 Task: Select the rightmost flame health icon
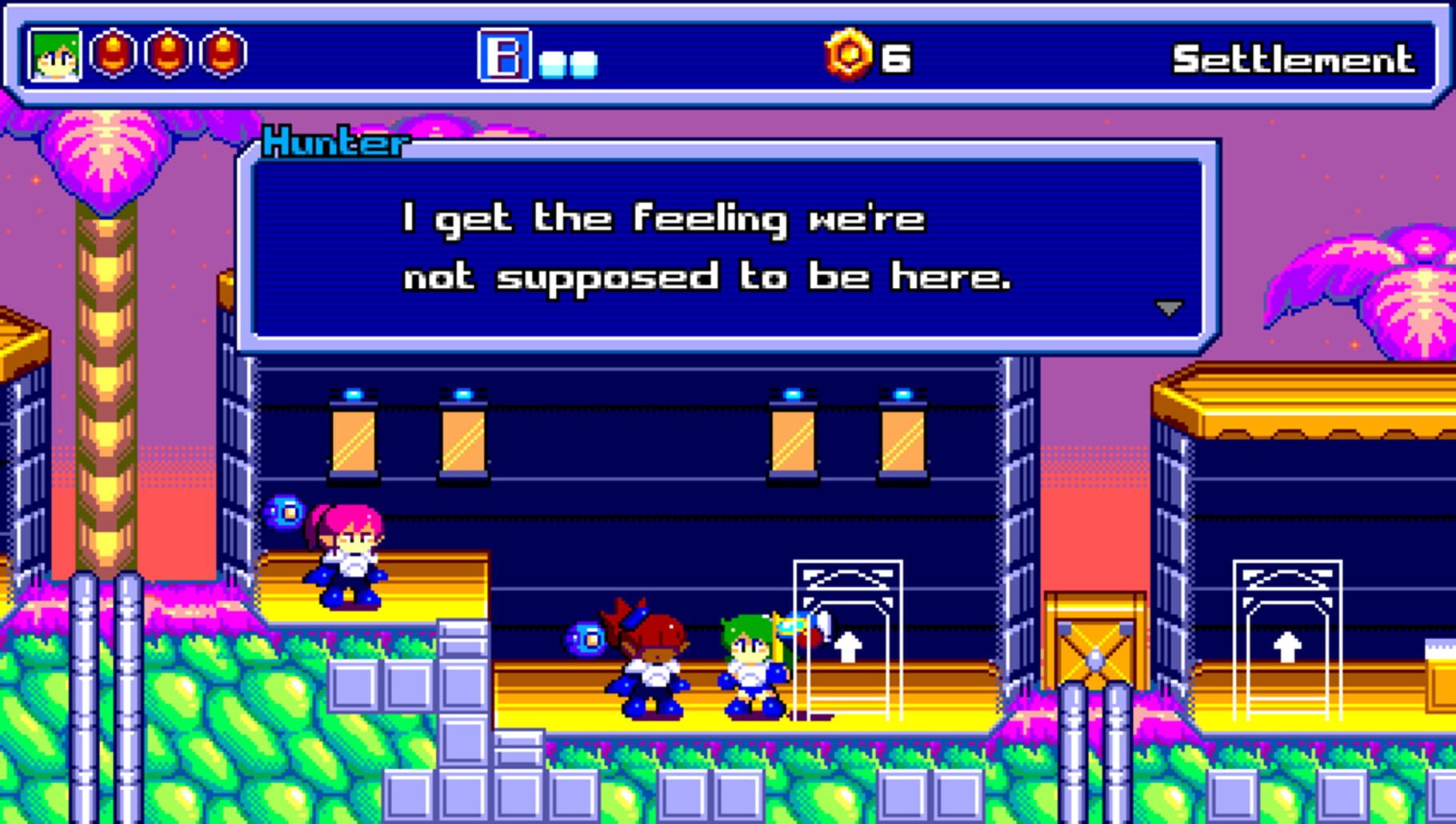pos(219,56)
